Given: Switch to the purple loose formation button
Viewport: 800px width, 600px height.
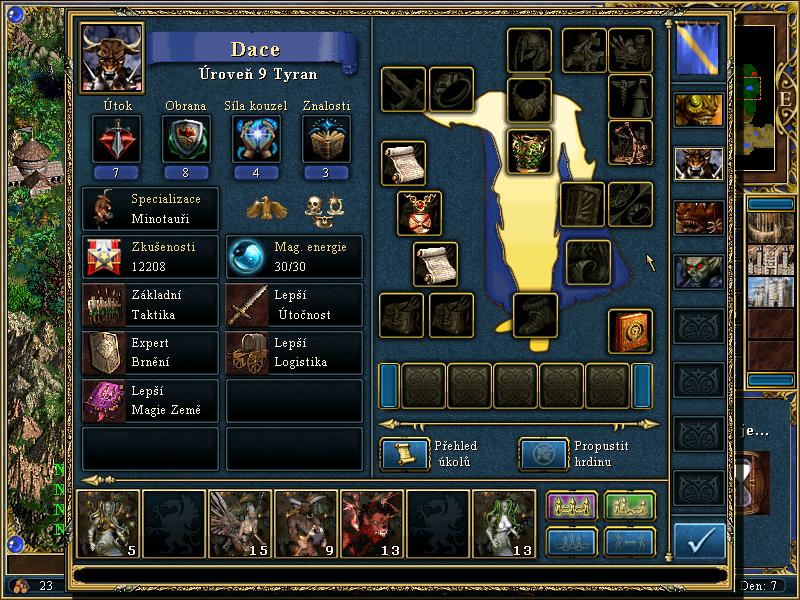Looking at the screenshot, I should click(x=571, y=507).
